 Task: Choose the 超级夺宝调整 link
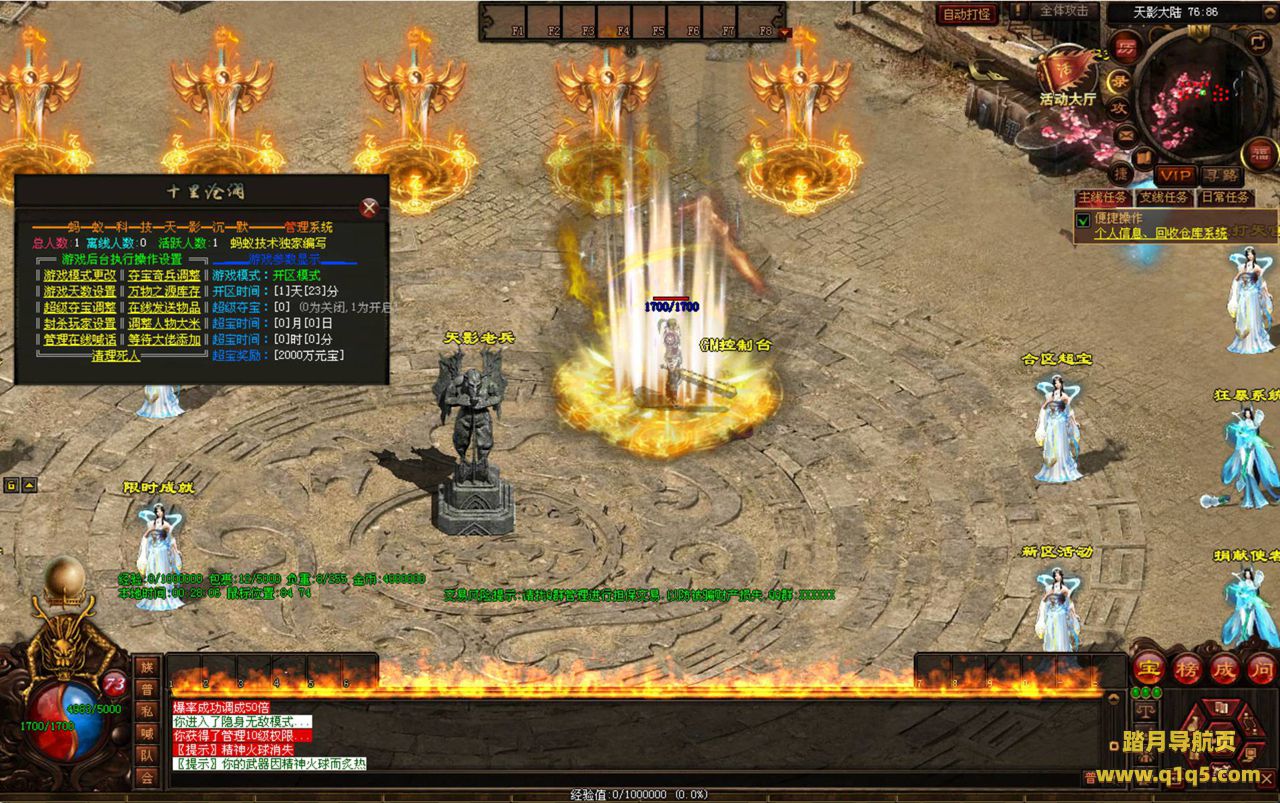click(x=79, y=307)
